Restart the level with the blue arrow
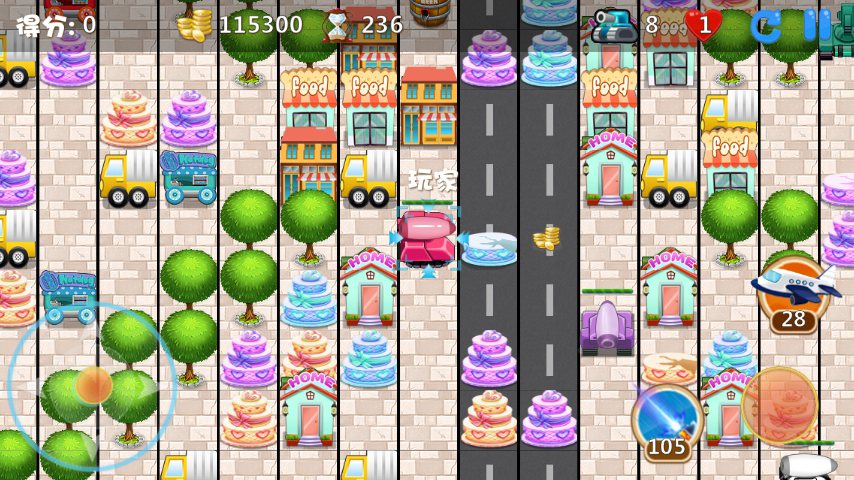The image size is (854, 480). pos(767,25)
